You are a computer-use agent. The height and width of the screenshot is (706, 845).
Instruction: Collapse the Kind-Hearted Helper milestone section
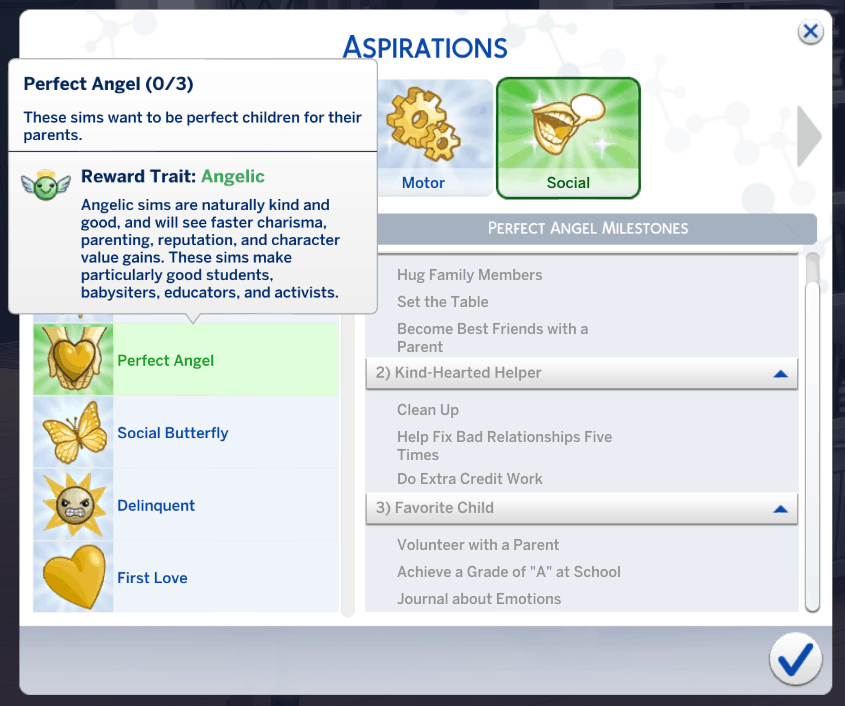781,374
